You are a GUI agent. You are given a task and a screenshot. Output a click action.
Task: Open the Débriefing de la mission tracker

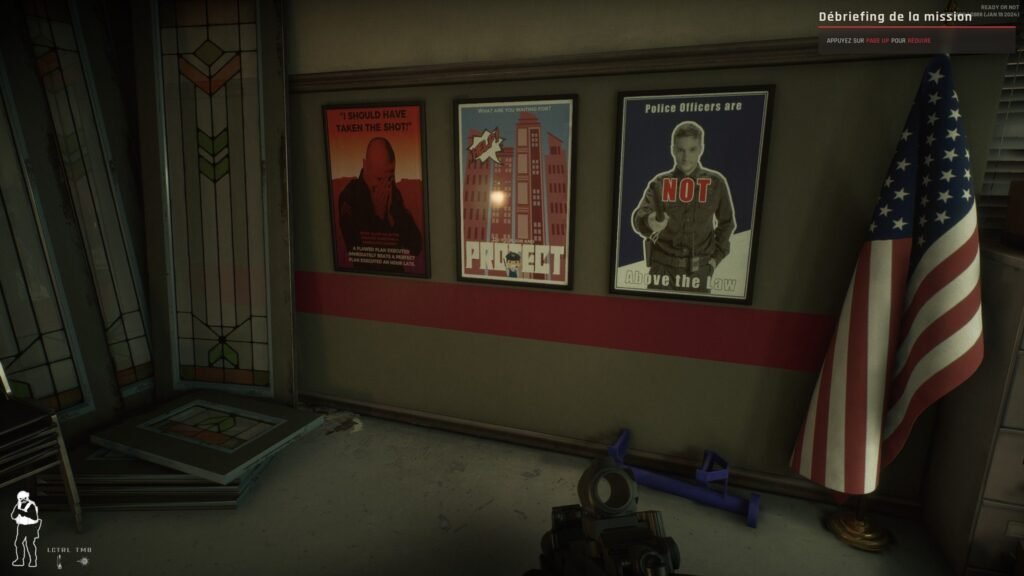894,17
